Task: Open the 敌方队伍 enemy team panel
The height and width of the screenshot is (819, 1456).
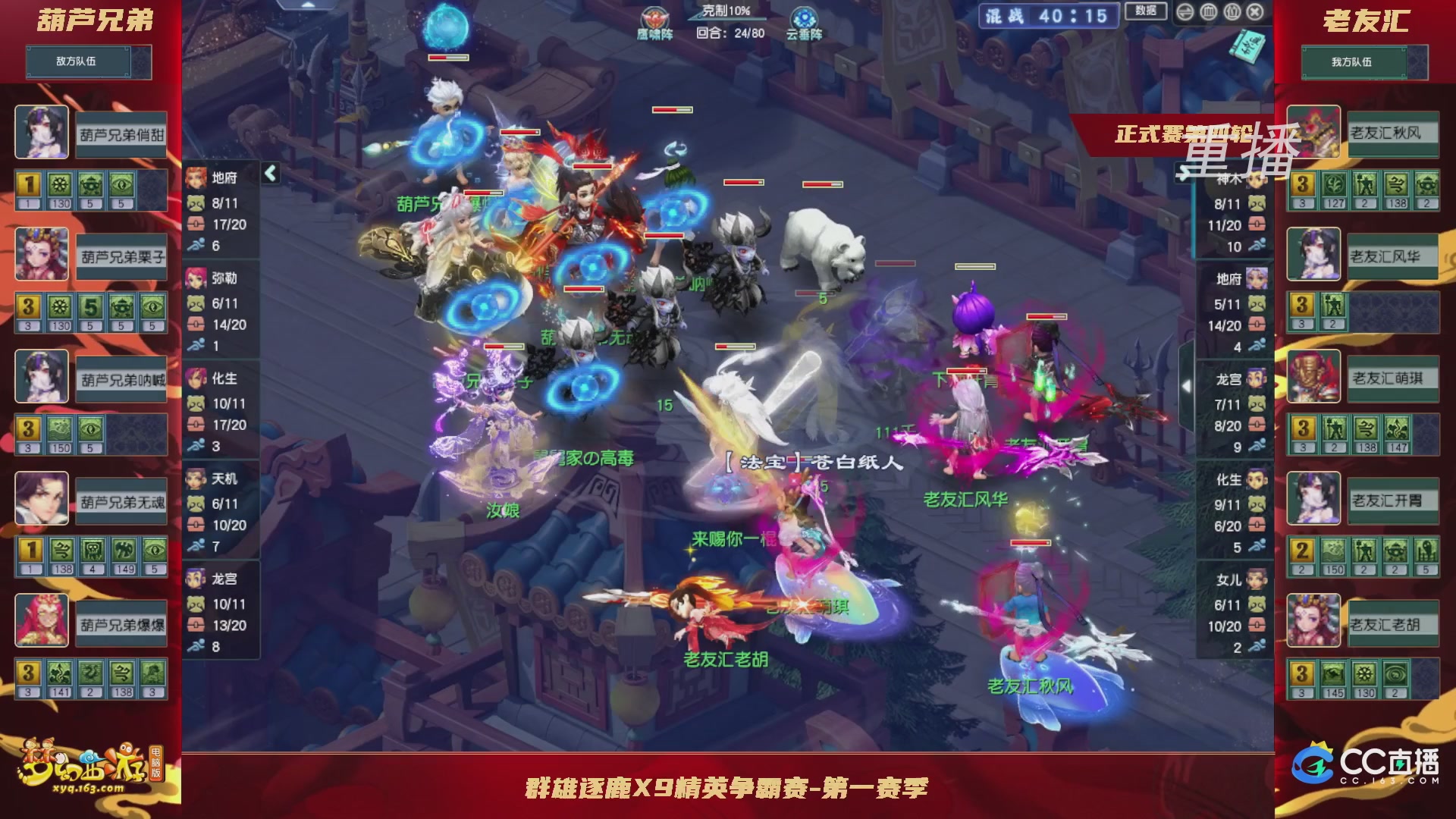Action: 89,62
